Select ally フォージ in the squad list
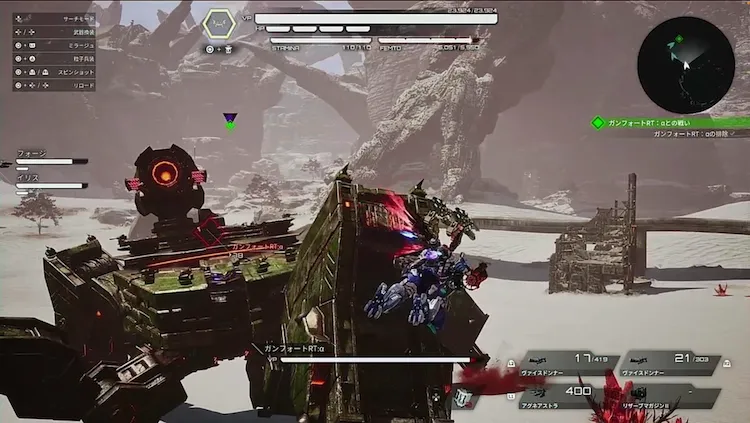Viewport: 750px width, 423px height. (45, 157)
